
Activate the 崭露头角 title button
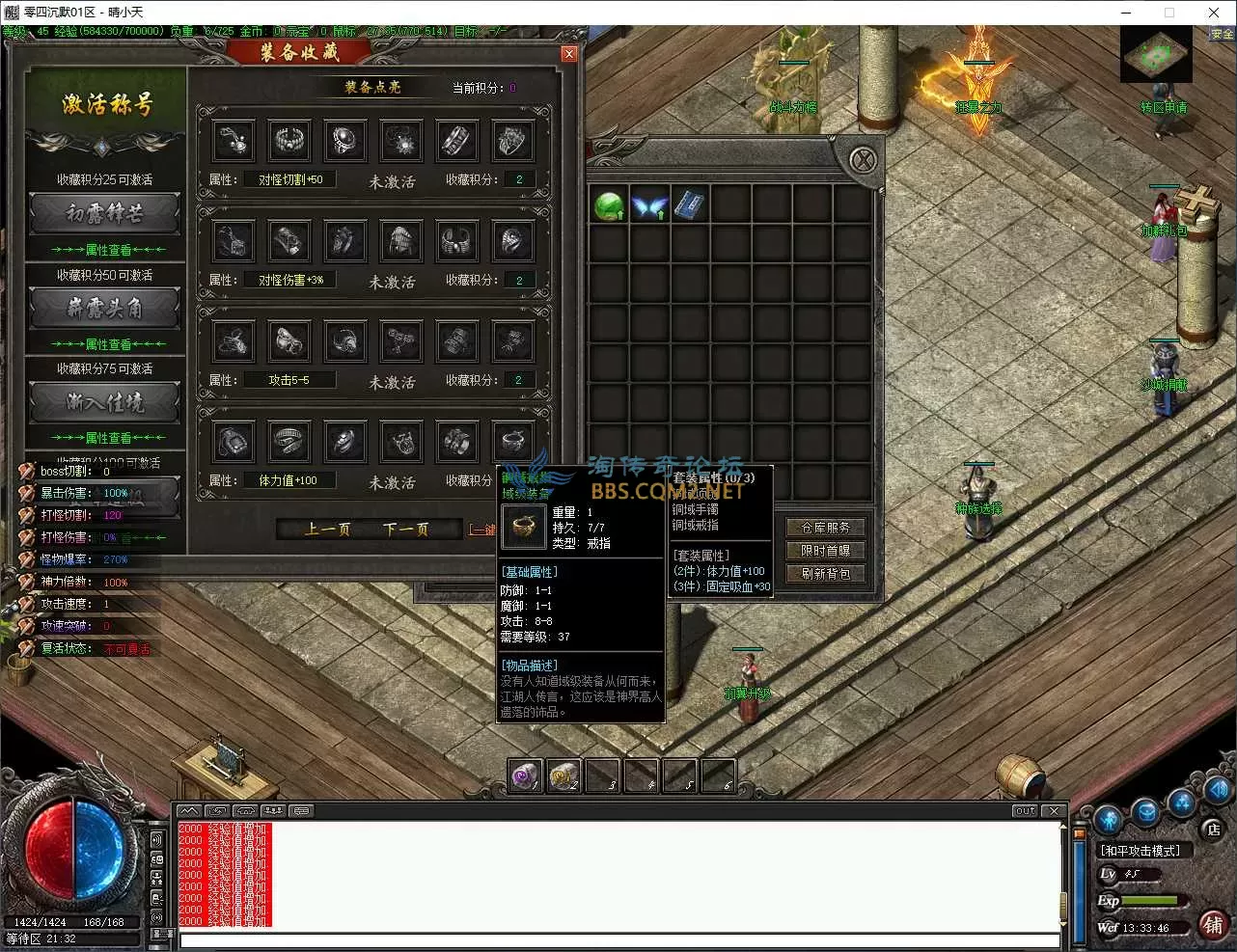click(106, 309)
